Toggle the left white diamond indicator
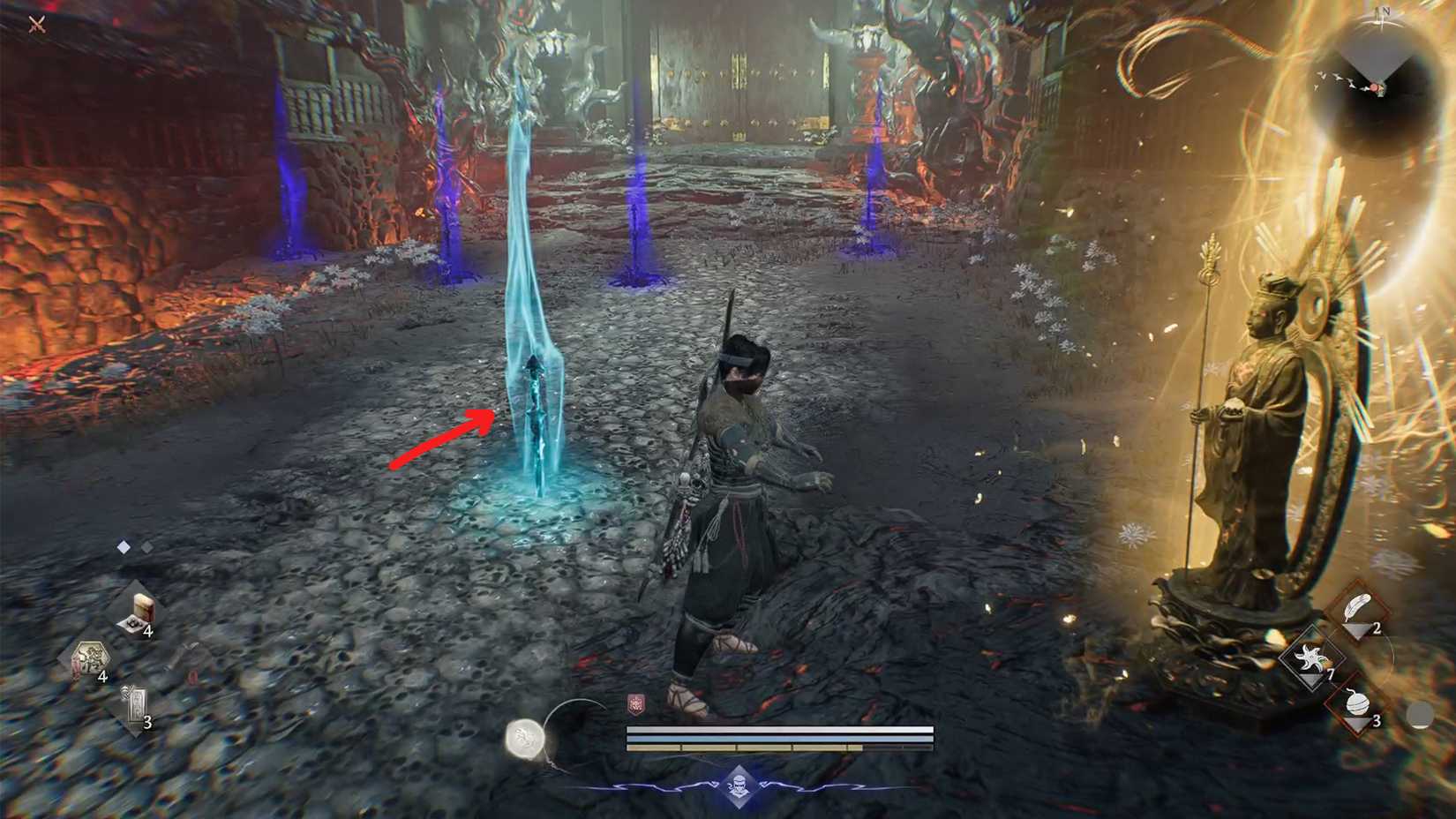Viewport: 1456px width, 819px height. [x=123, y=546]
